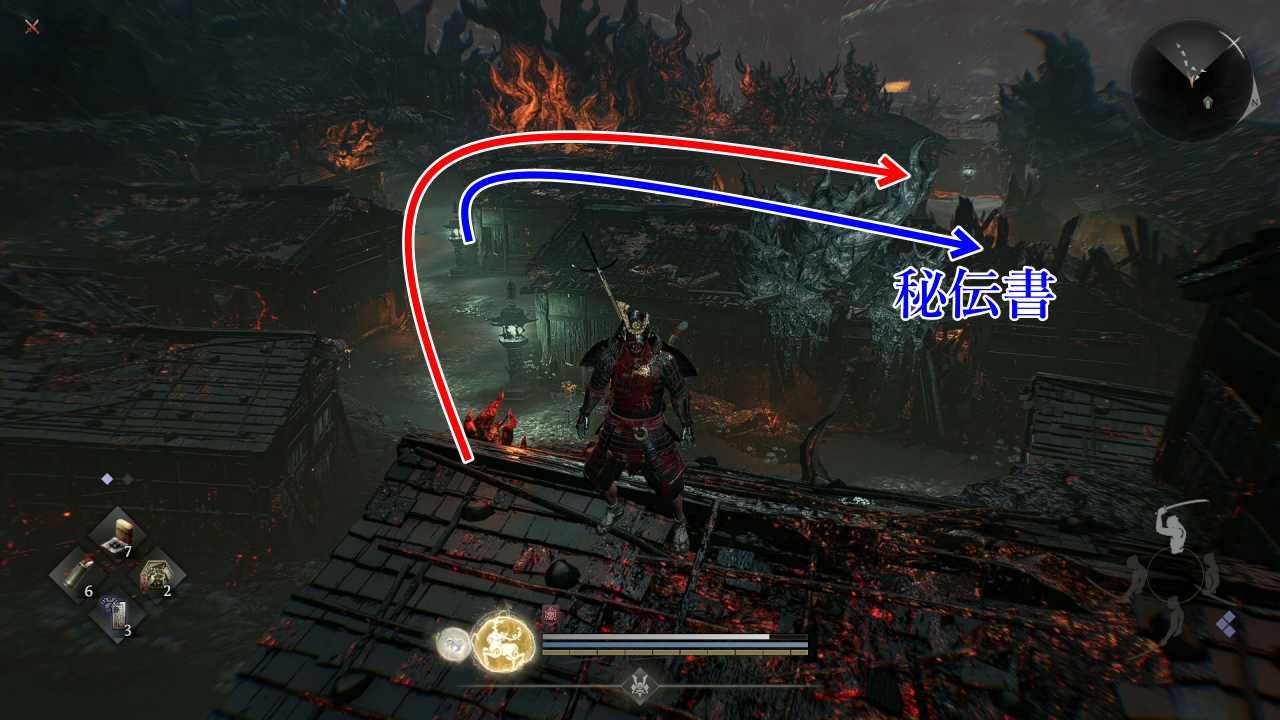Screen dimensions: 1280x720
Task: Activate the golden deer guardian spirit icon
Action: [x=501, y=641]
